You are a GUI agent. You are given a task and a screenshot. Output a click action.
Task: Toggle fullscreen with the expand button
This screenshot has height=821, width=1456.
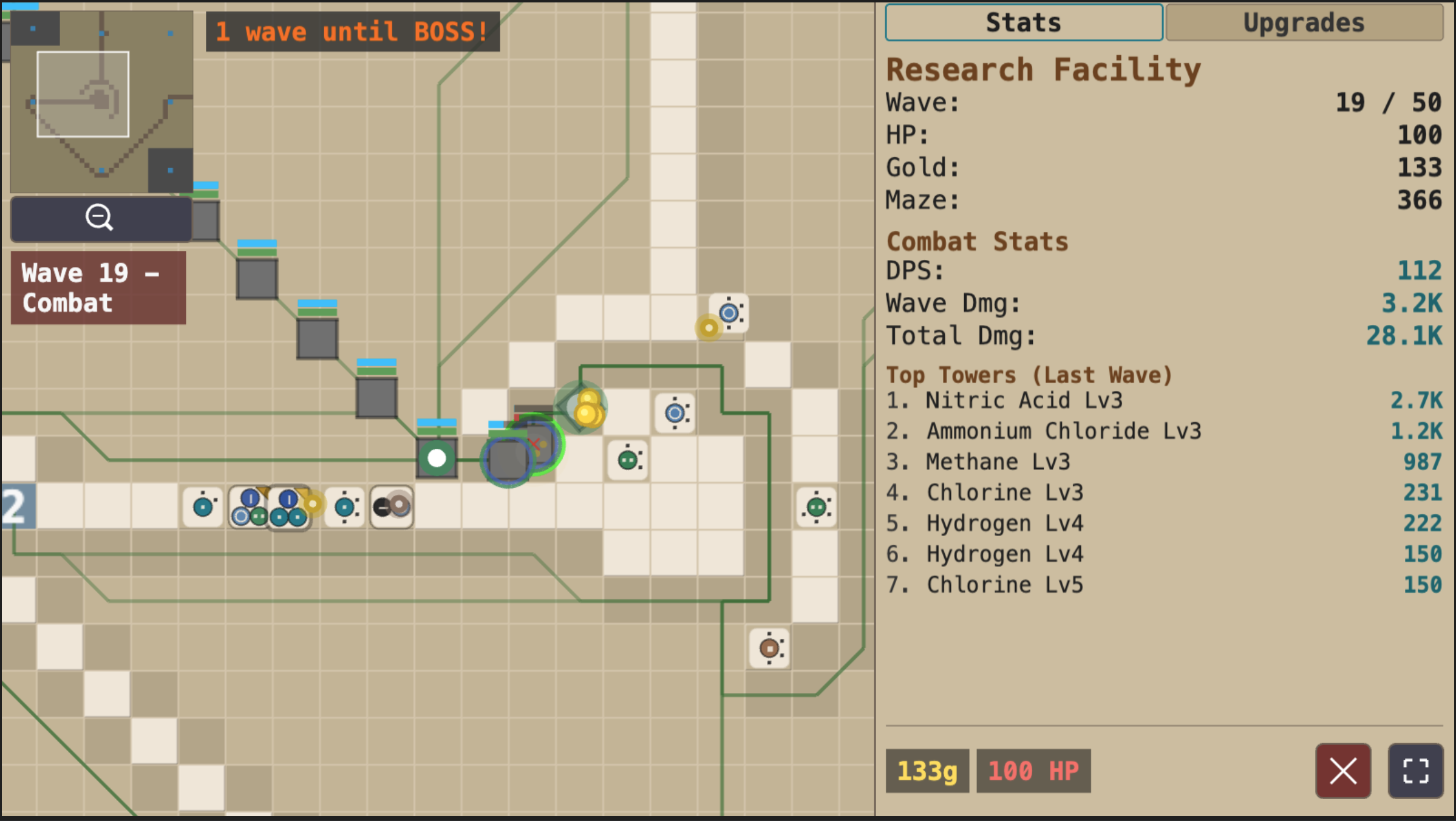tap(1415, 772)
